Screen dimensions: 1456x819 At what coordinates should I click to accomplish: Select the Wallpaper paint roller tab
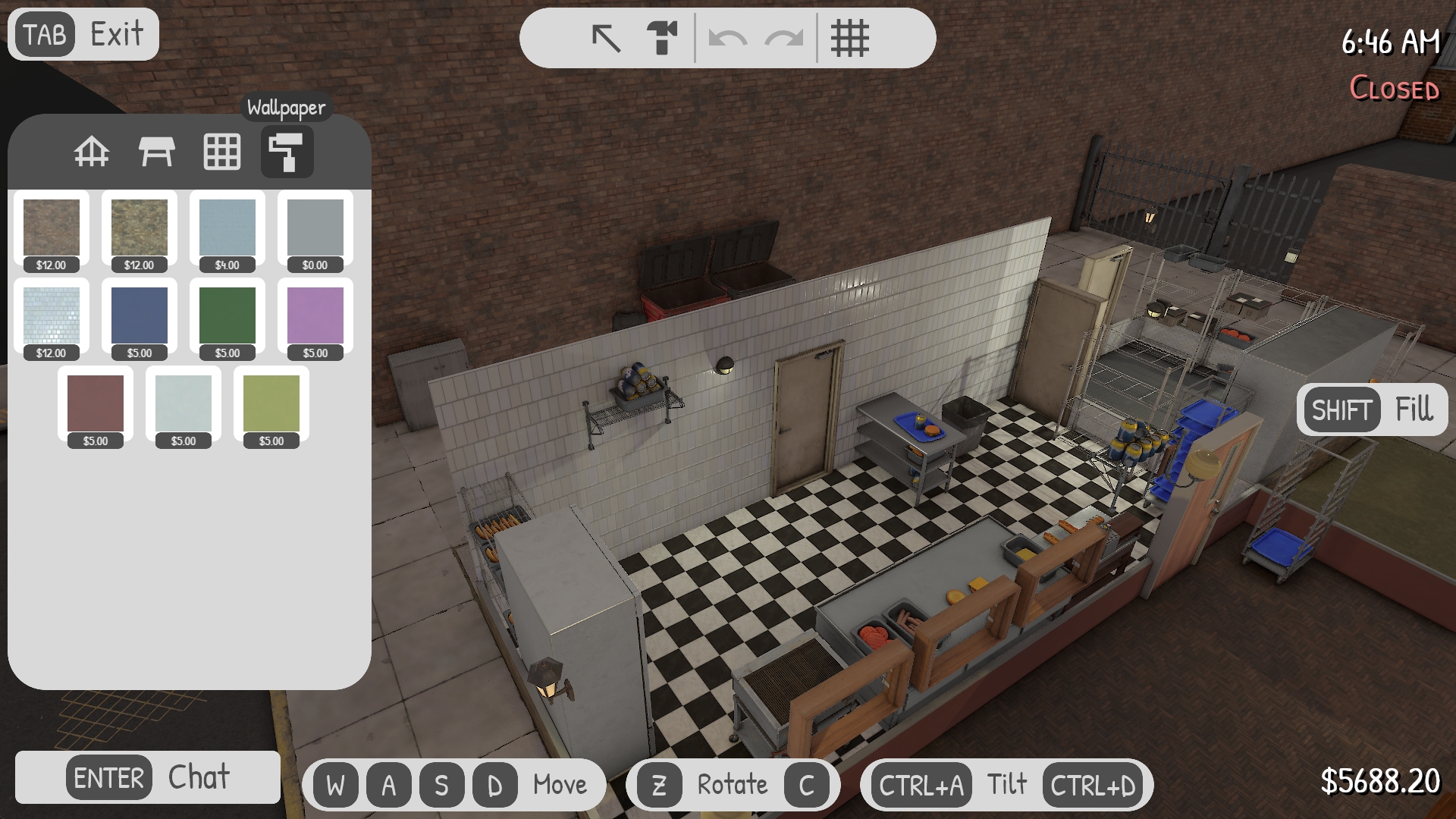(287, 152)
